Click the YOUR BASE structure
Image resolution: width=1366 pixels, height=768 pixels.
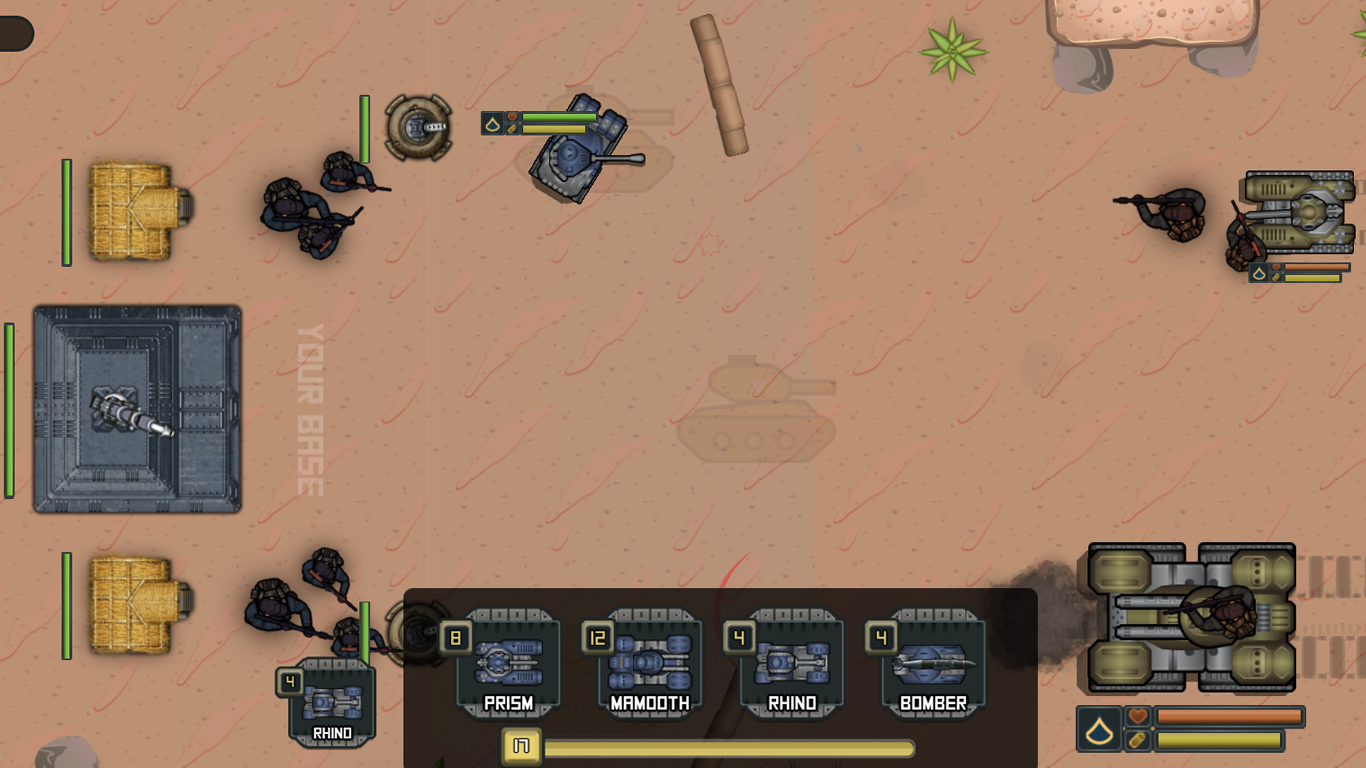tap(137, 408)
